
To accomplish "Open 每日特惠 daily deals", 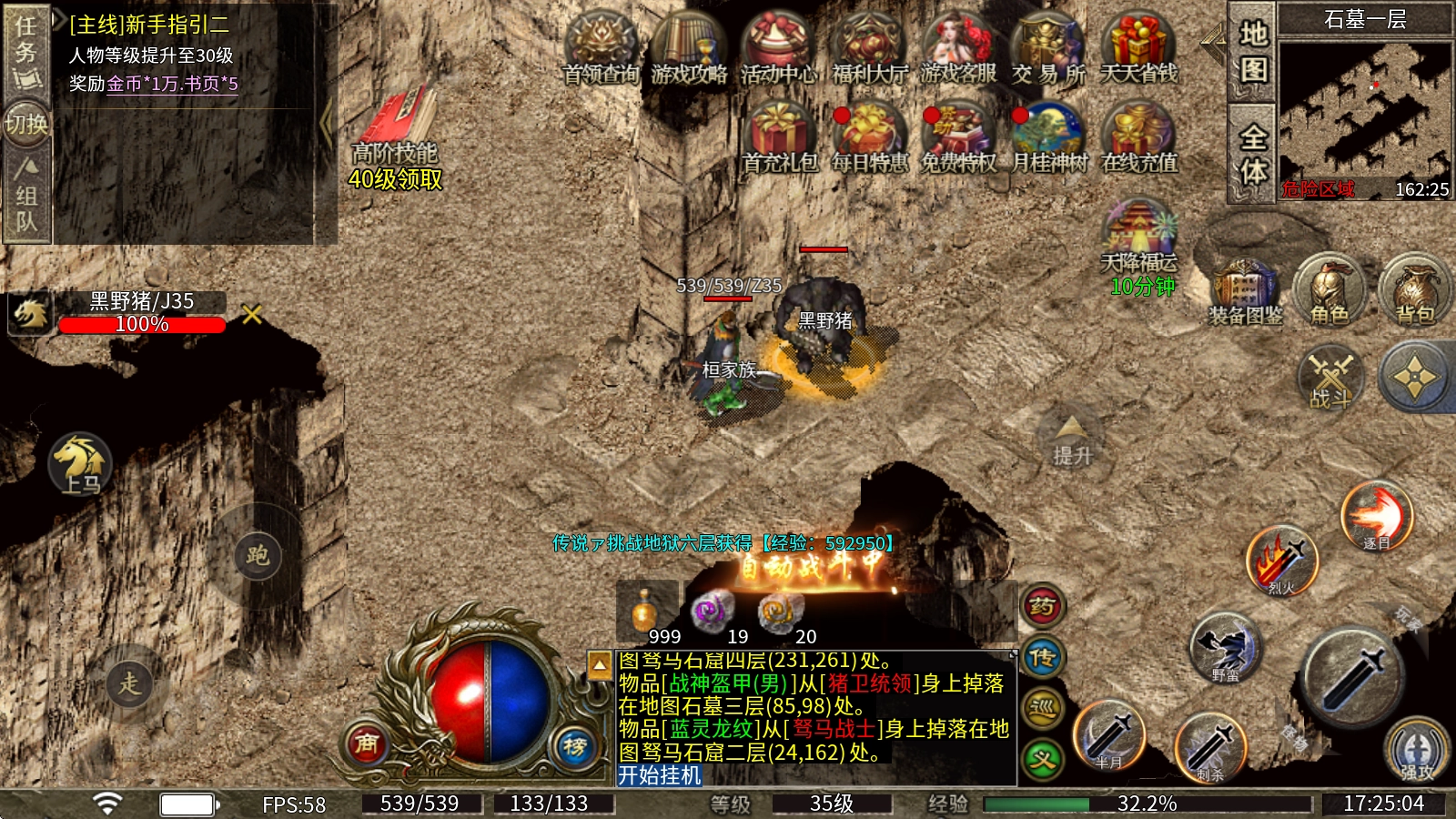I will (869, 136).
